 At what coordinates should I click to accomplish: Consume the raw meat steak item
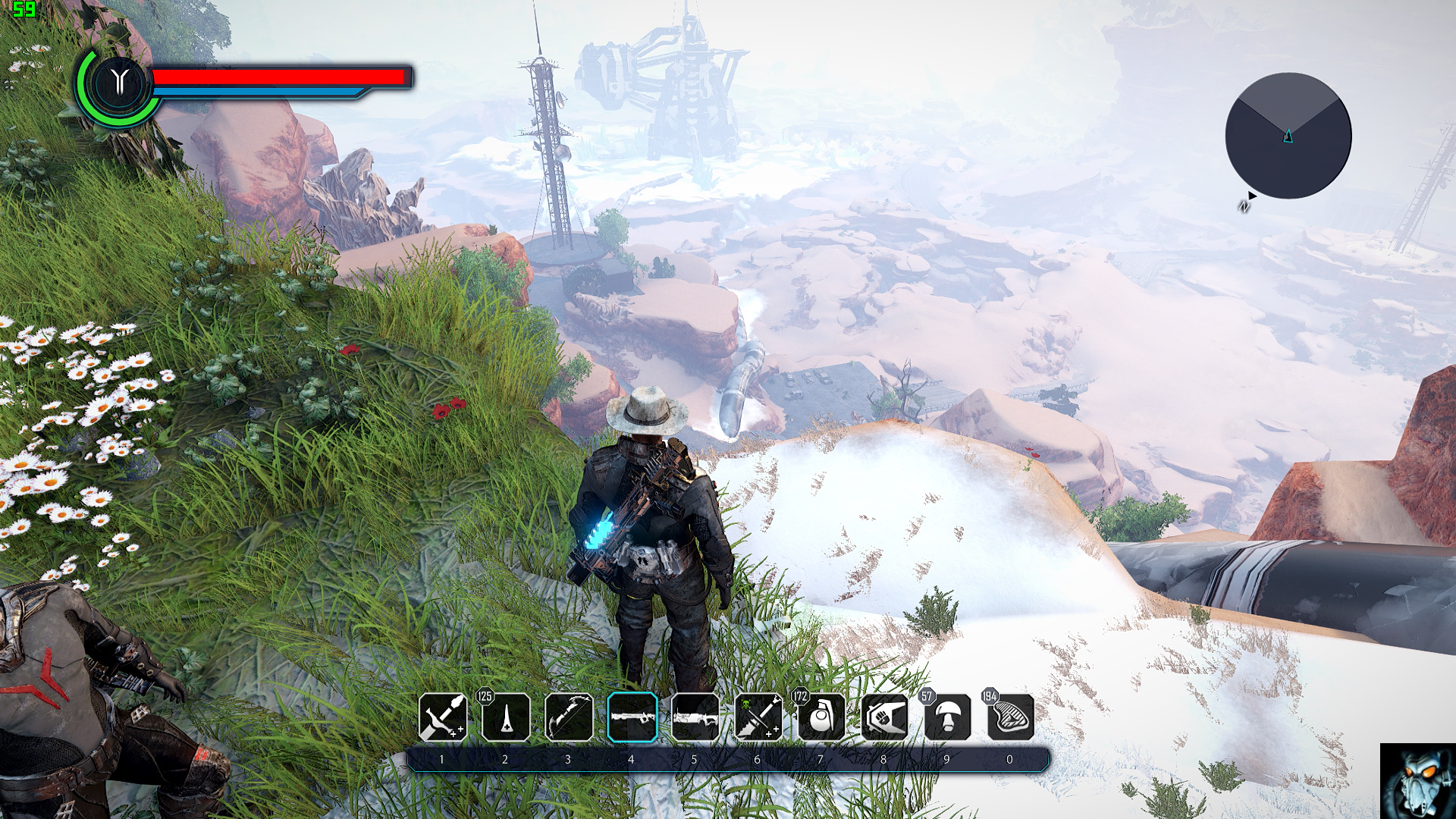pos(1010,717)
